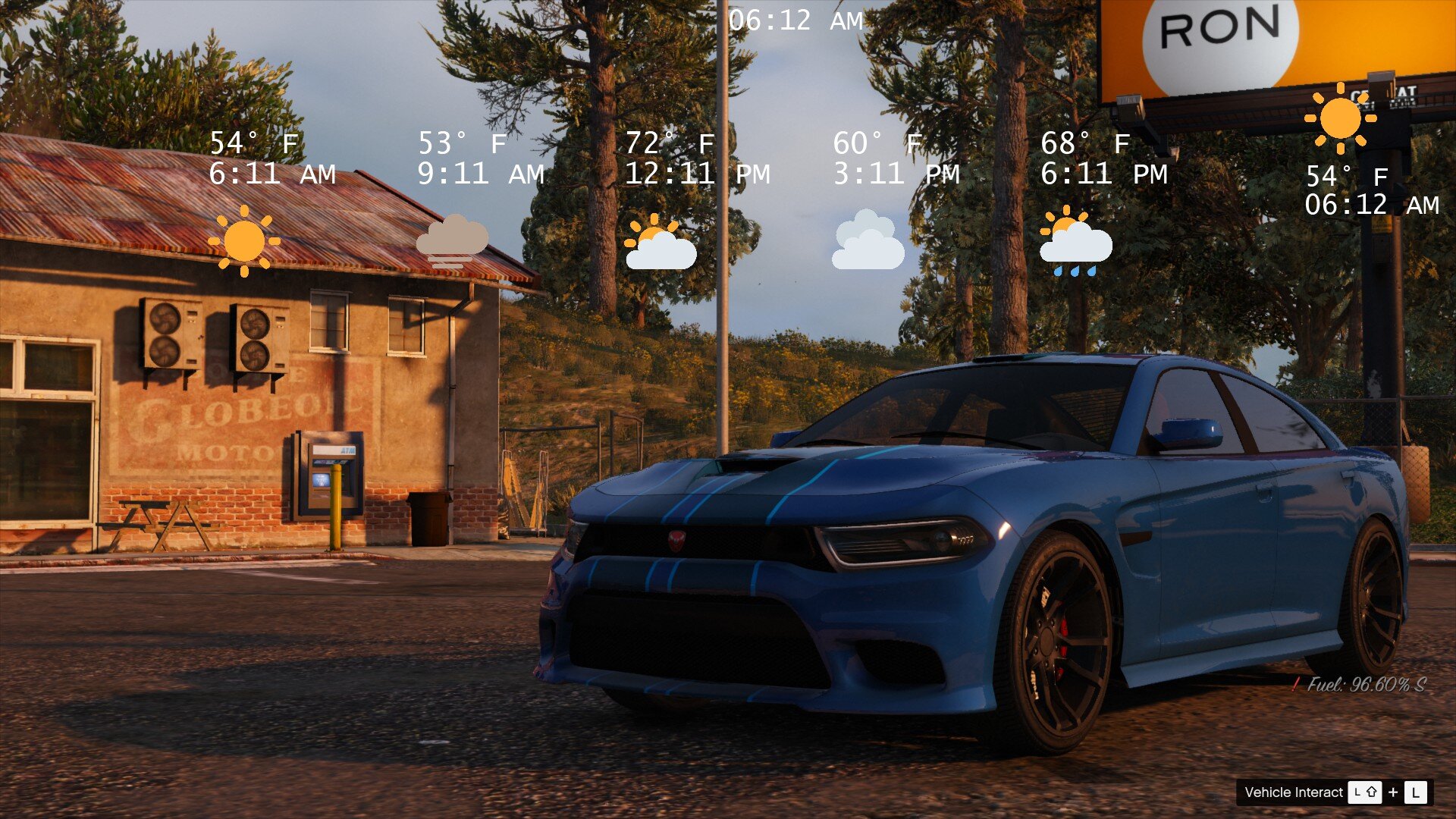Click the current weather sun icon
The width and height of the screenshot is (1456, 819).
[x=1340, y=118]
